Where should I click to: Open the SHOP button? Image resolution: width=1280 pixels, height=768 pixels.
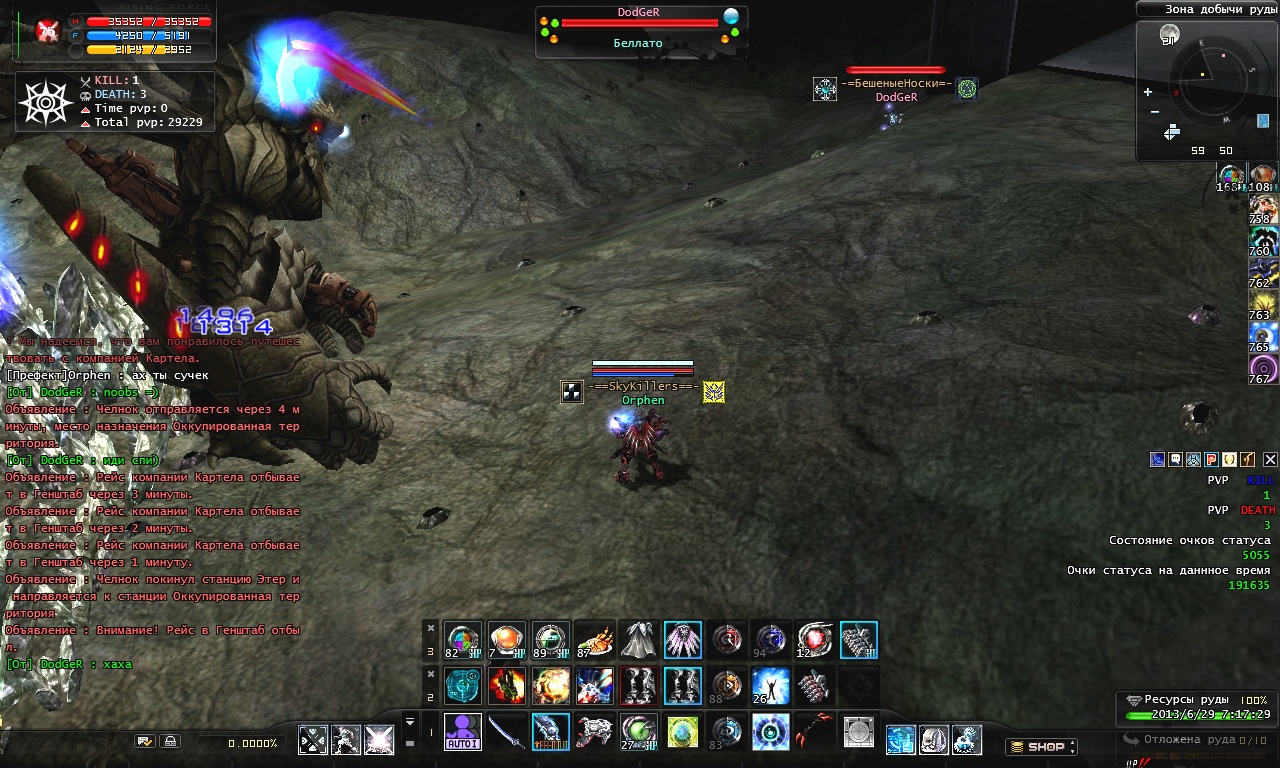(1041, 746)
